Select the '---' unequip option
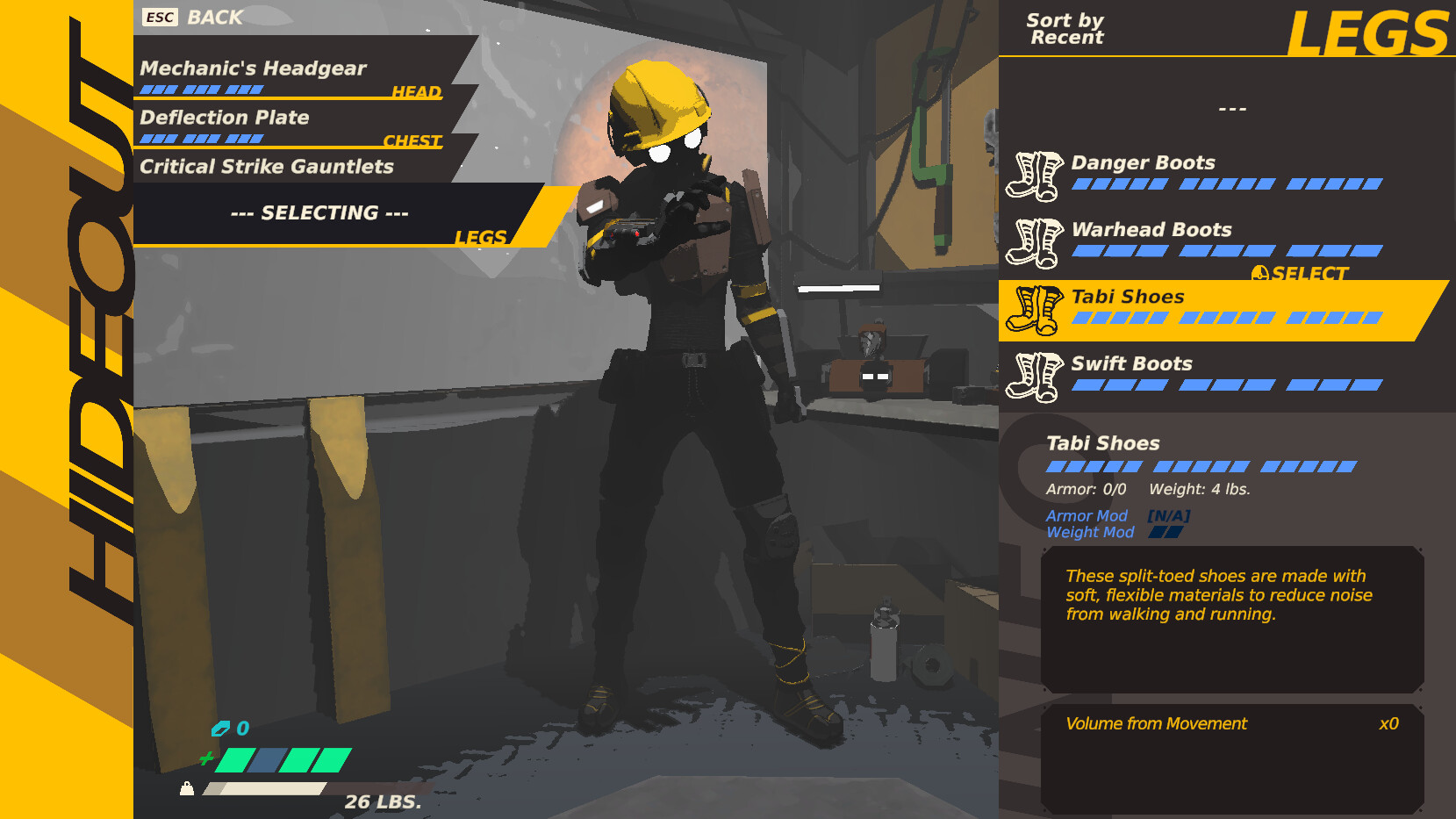Viewport: 1456px width, 819px height. point(1232,107)
